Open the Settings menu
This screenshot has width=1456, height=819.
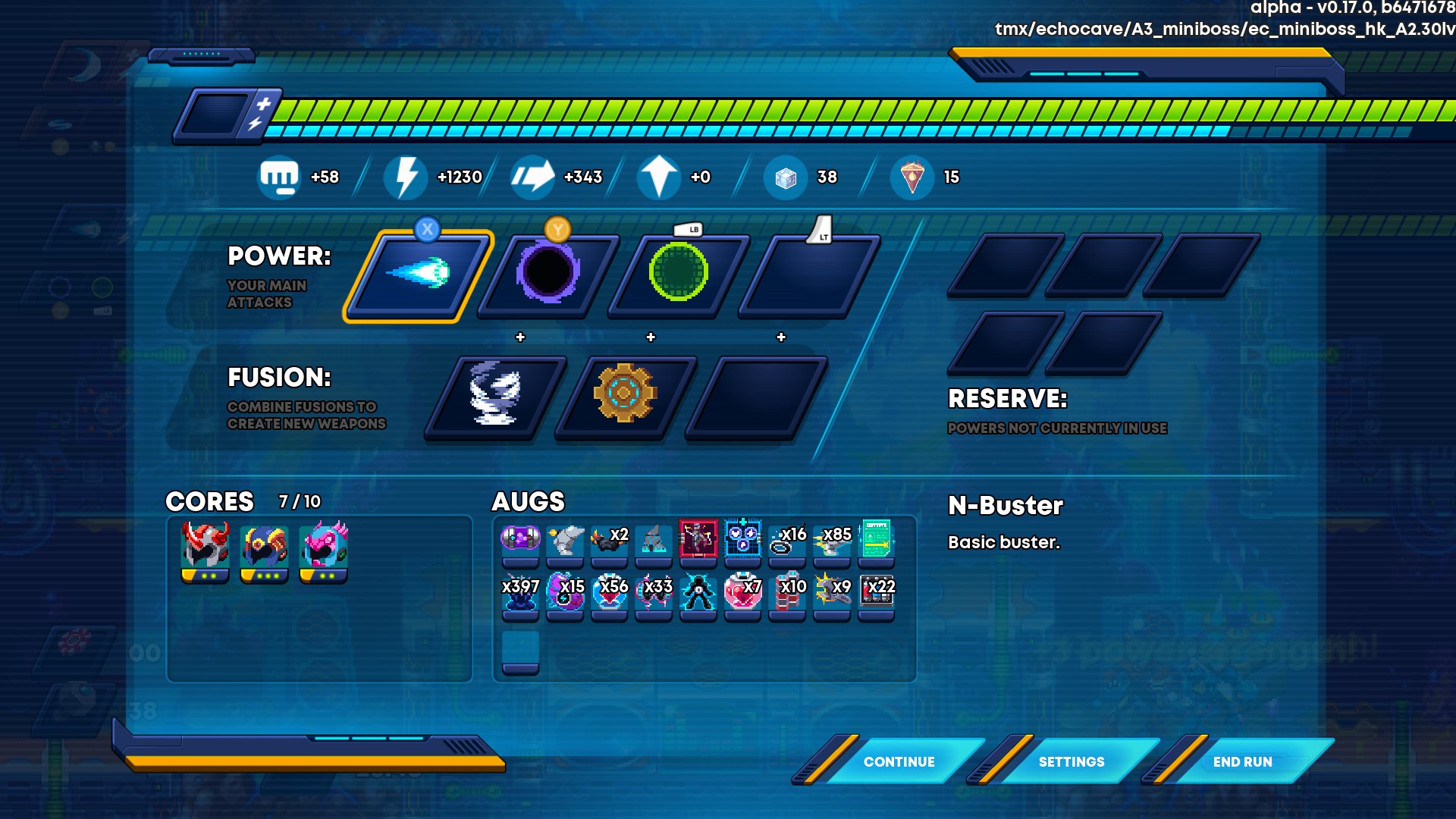click(x=1071, y=761)
